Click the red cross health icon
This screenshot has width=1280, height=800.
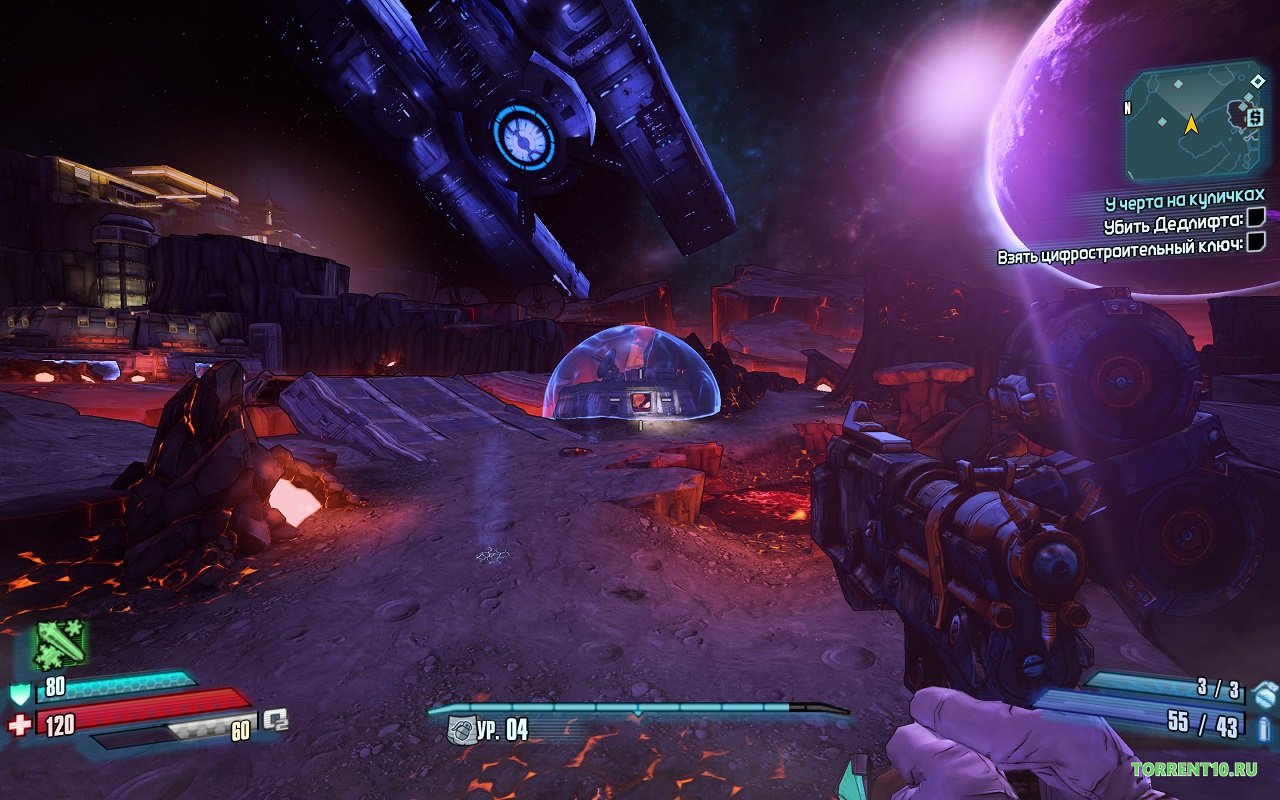19,724
